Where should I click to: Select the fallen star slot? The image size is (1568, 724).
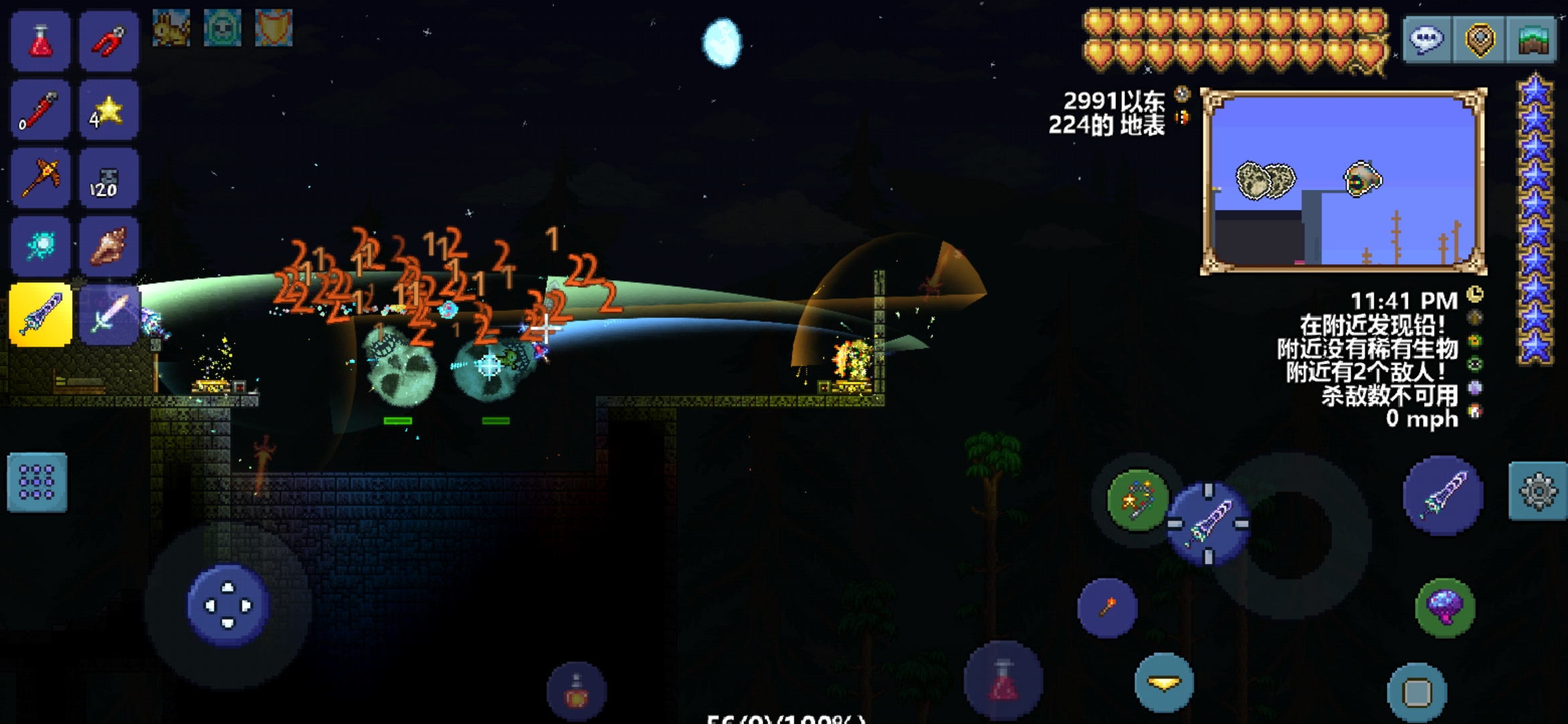click(109, 111)
